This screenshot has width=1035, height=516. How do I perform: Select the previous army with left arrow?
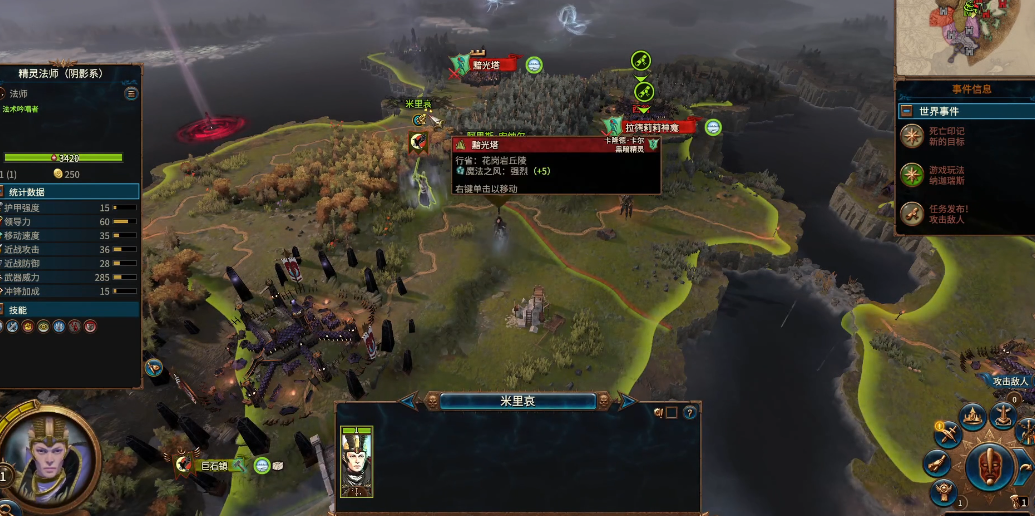pos(410,401)
